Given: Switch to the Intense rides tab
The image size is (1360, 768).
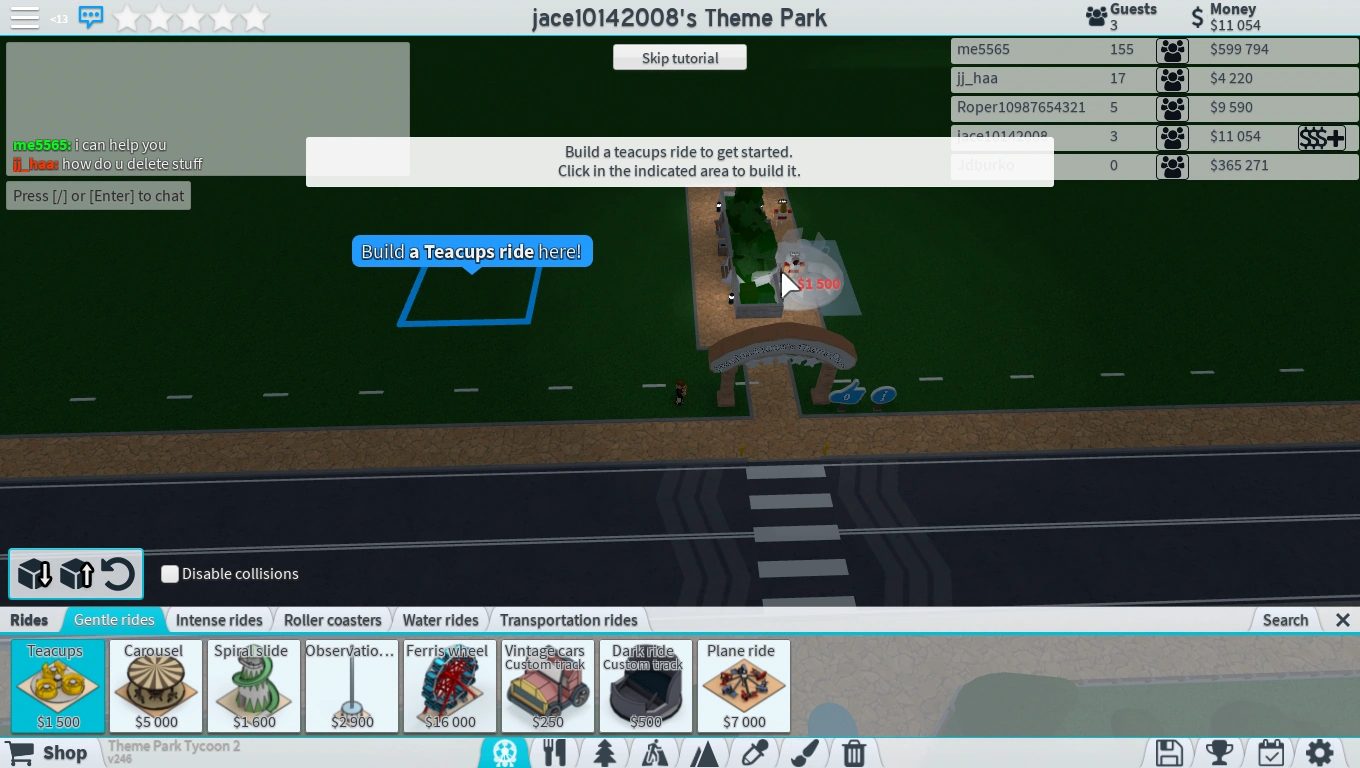Looking at the screenshot, I should (x=219, y=620).
